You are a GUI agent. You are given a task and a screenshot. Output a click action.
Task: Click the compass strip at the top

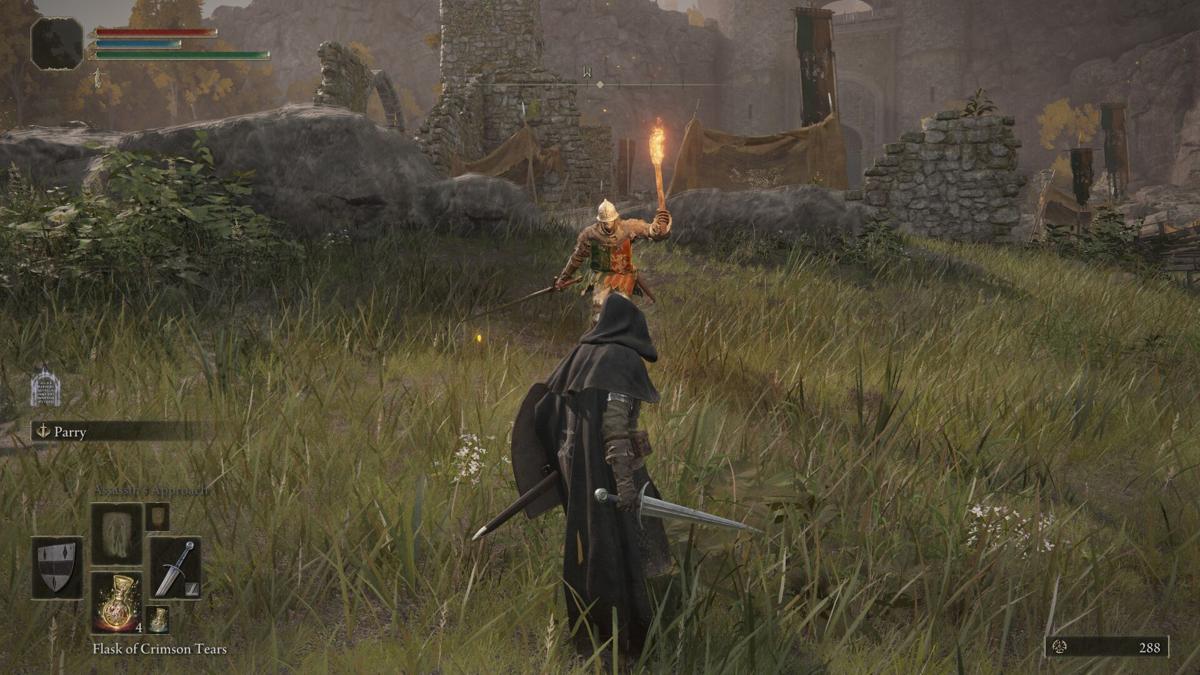[x=600, y=84]
